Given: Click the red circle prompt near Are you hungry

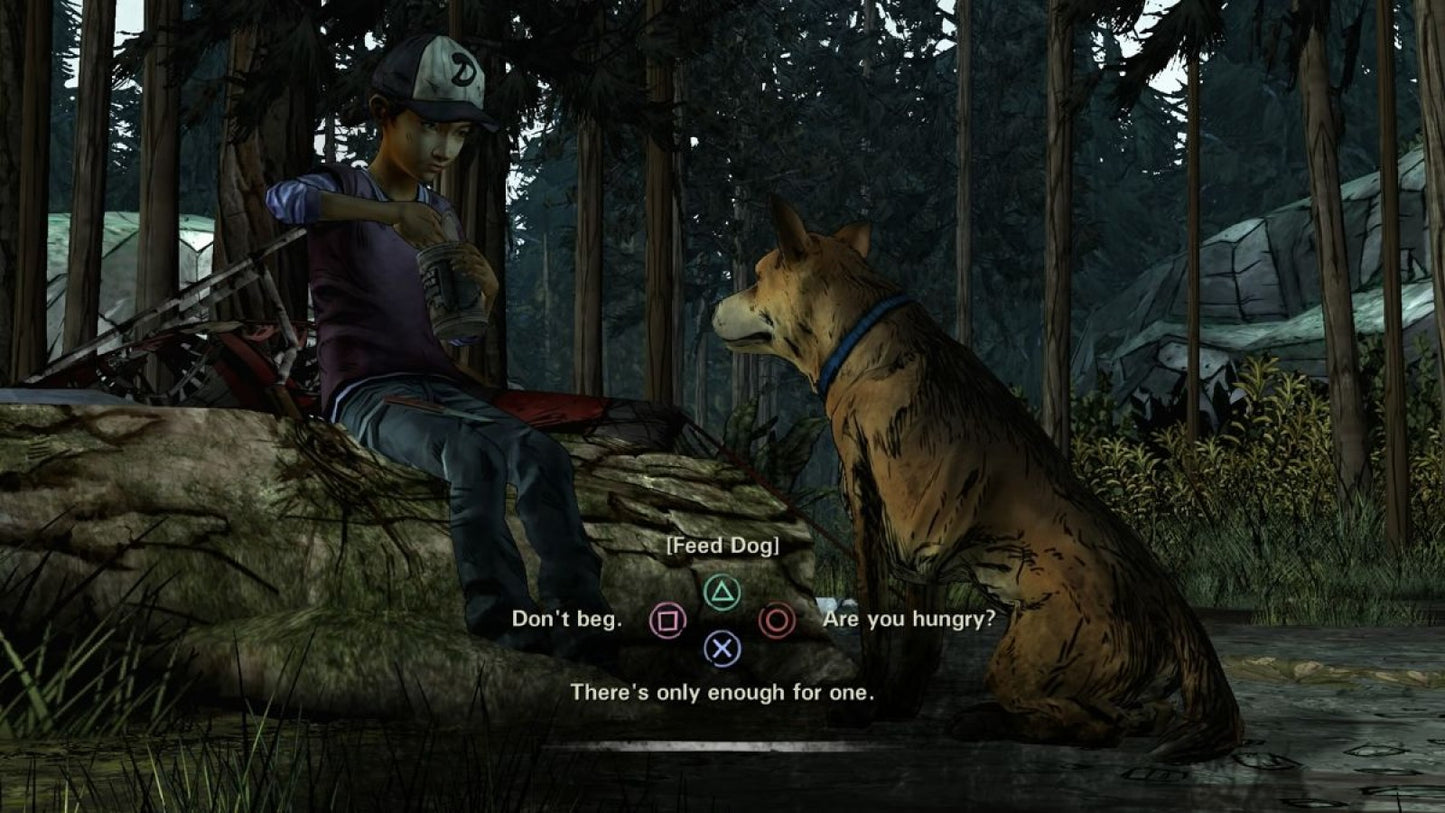Looking at the screenshot, I should coord(777,620).
